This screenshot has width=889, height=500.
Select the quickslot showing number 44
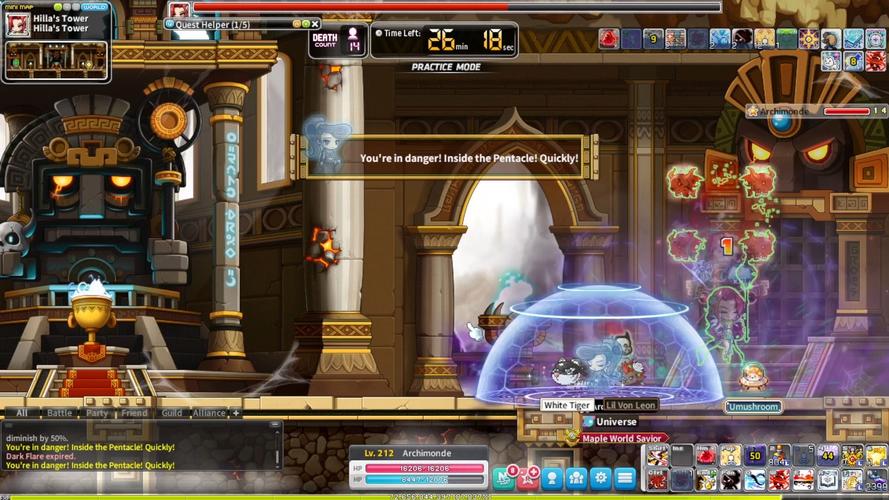827,456
